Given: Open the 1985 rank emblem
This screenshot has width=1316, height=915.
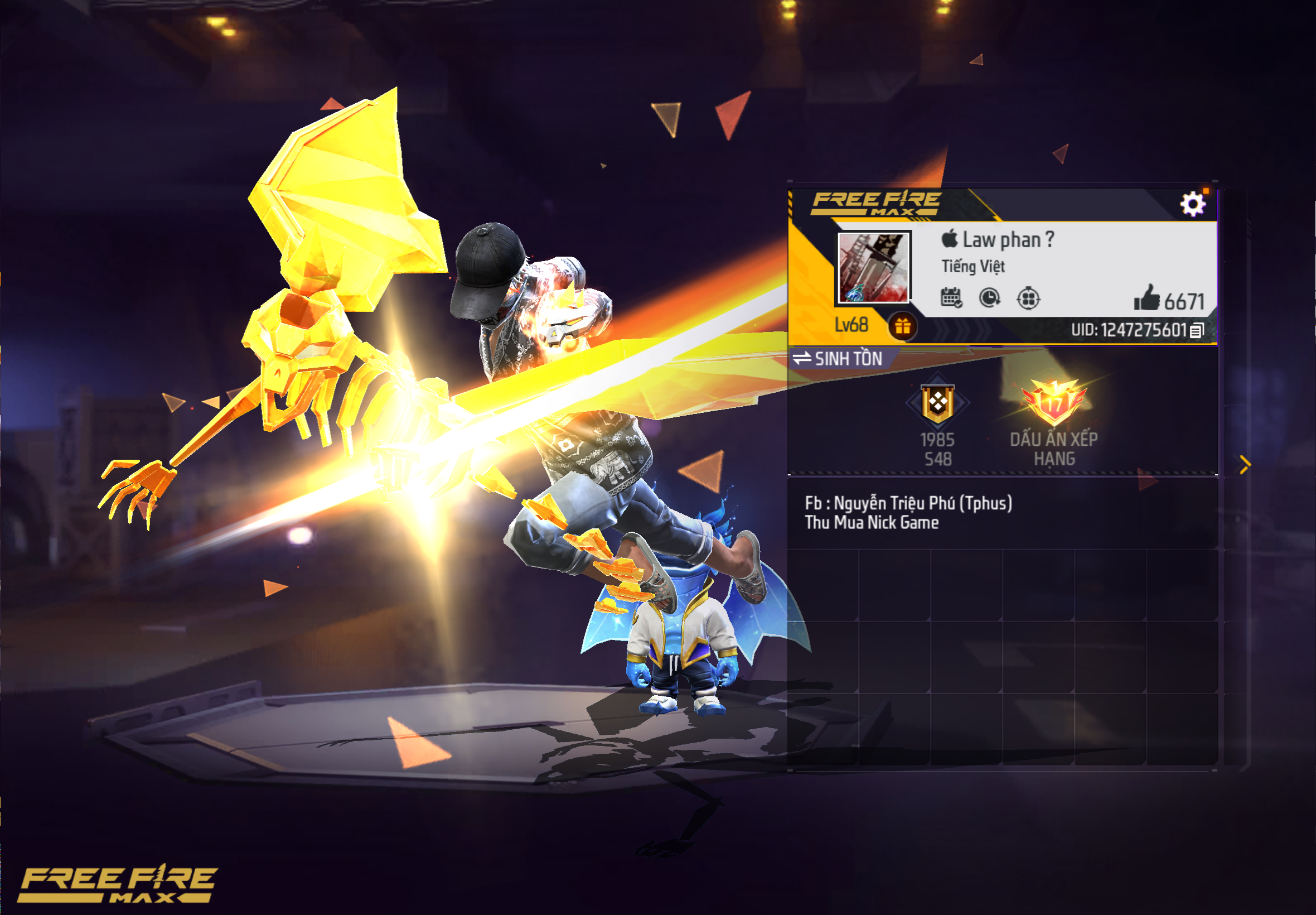Looking at the screenshot, I should 937,403.
